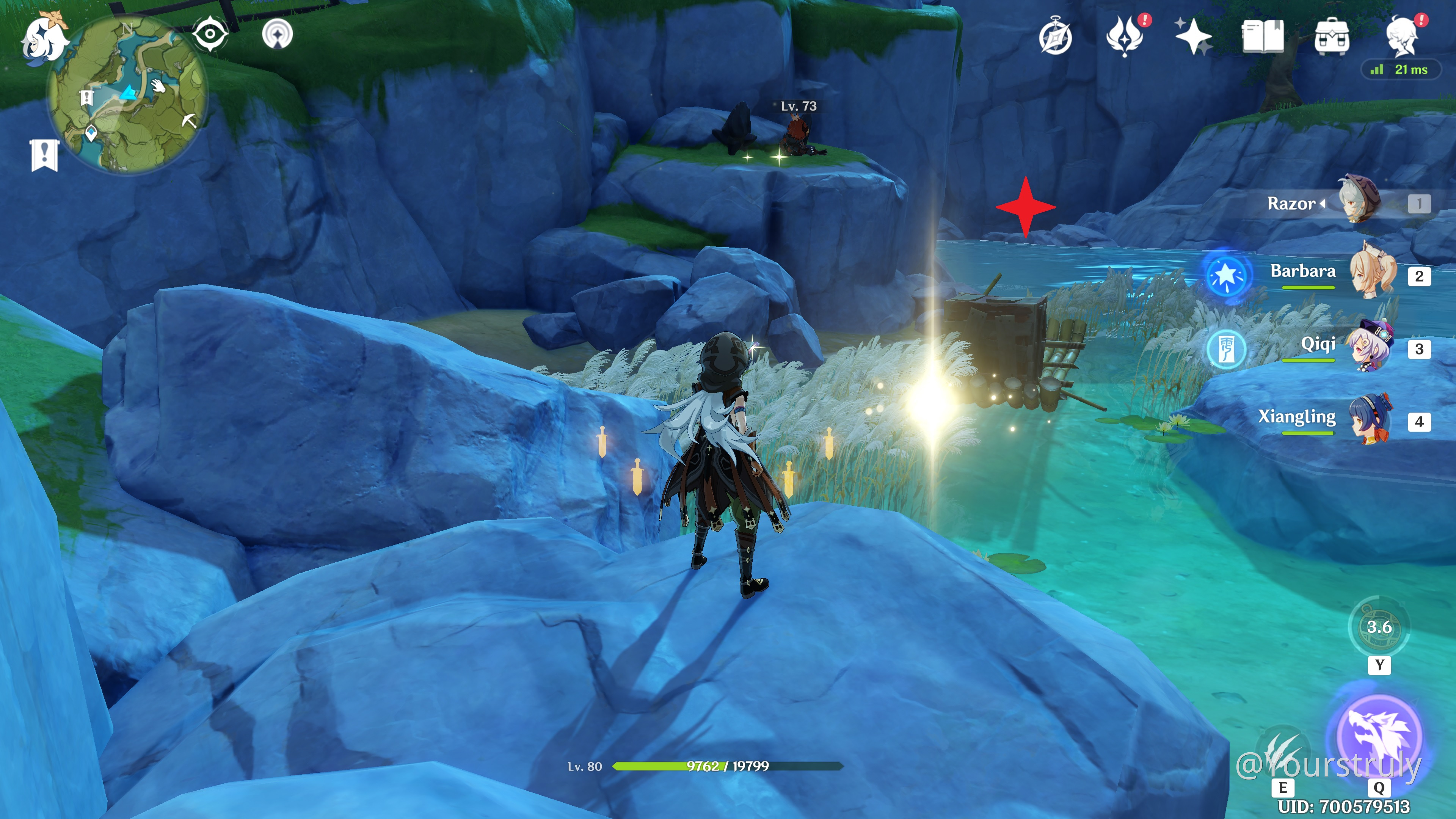
Task: Use the gadget showing 3.6 cooldown
Action: [1379, 626]
